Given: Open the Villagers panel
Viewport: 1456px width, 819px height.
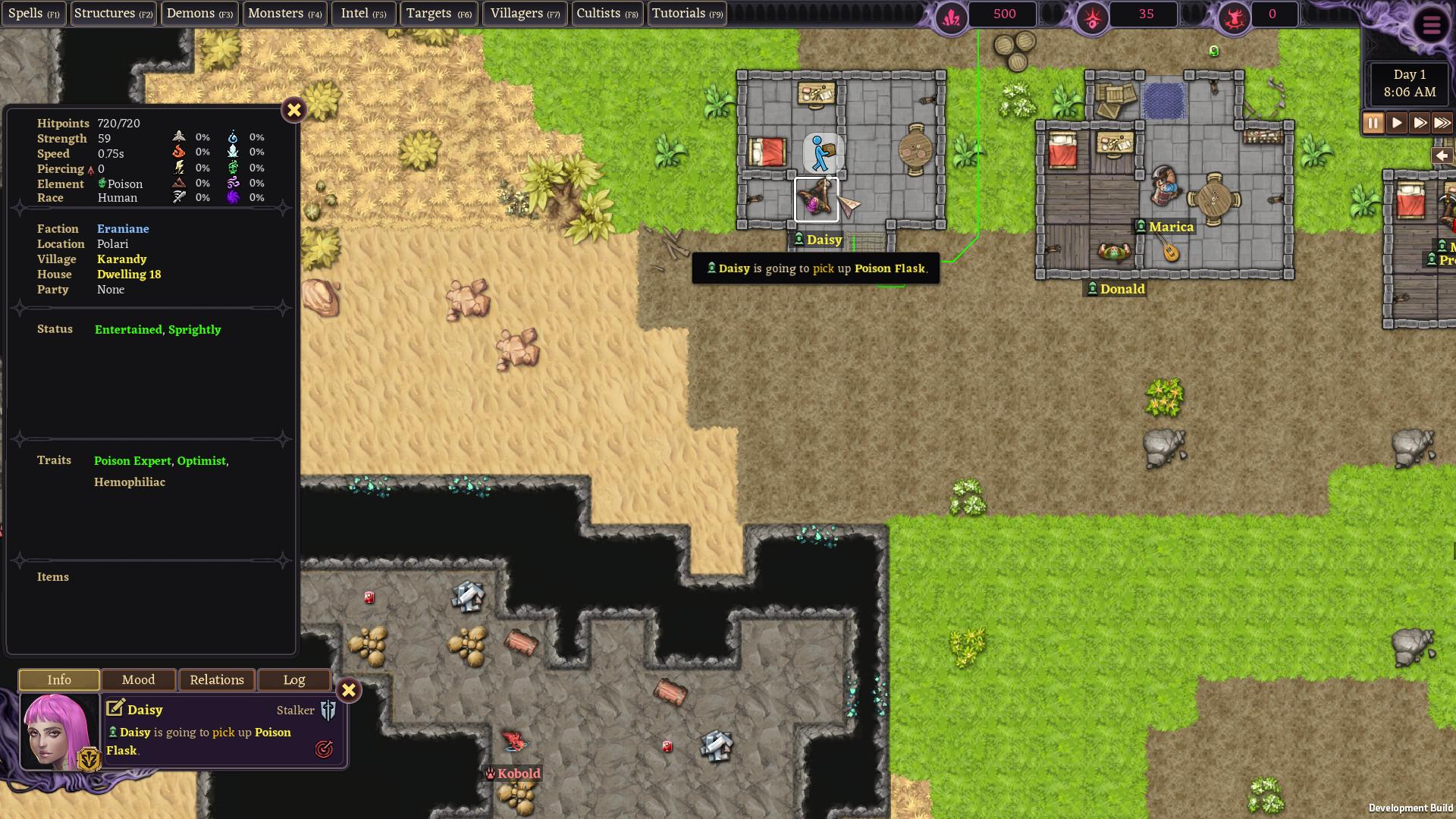Looking at the screenshot, I should [x=524, y=13].
